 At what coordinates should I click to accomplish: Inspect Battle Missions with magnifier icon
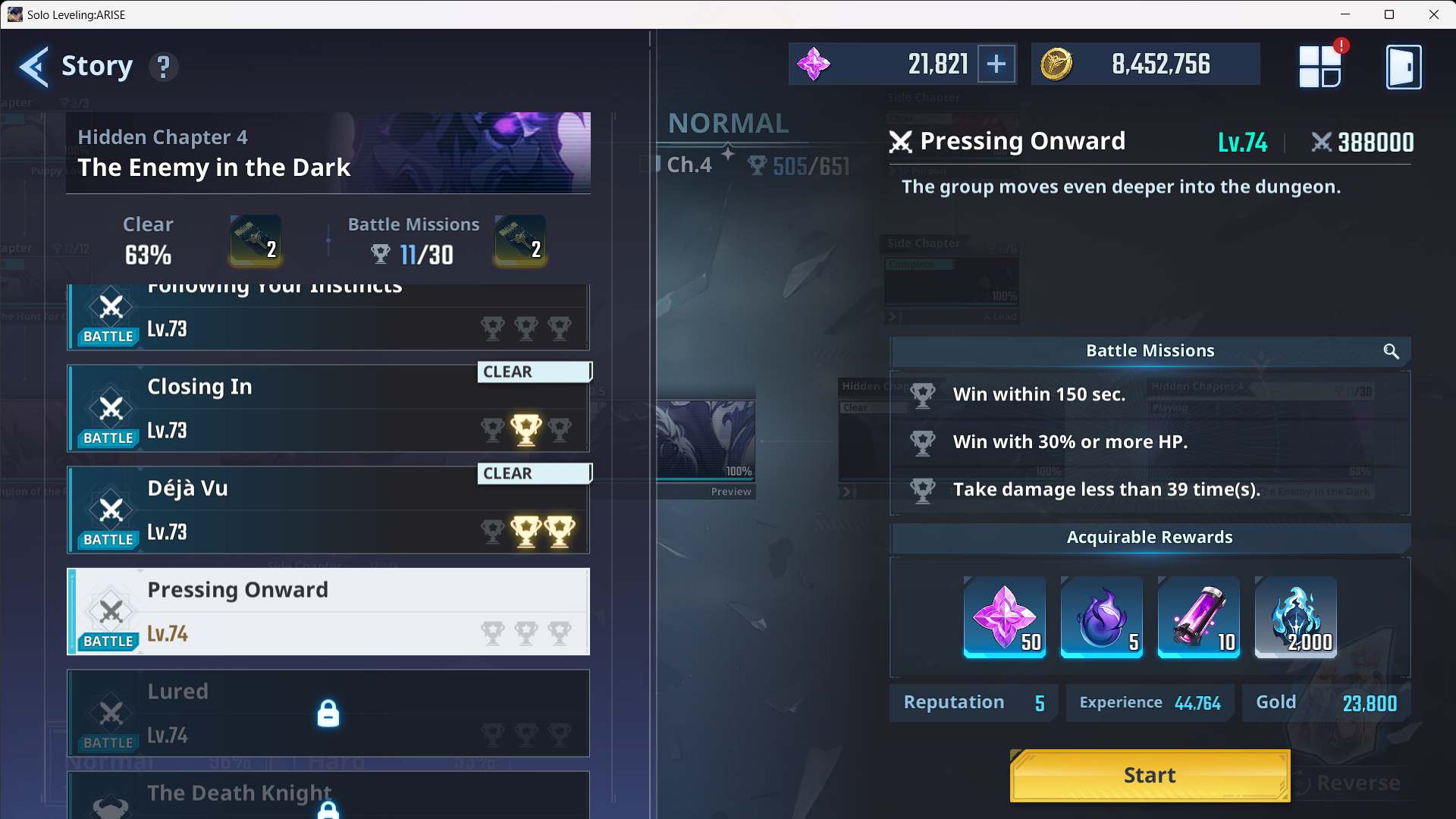tap(1391, 351)
